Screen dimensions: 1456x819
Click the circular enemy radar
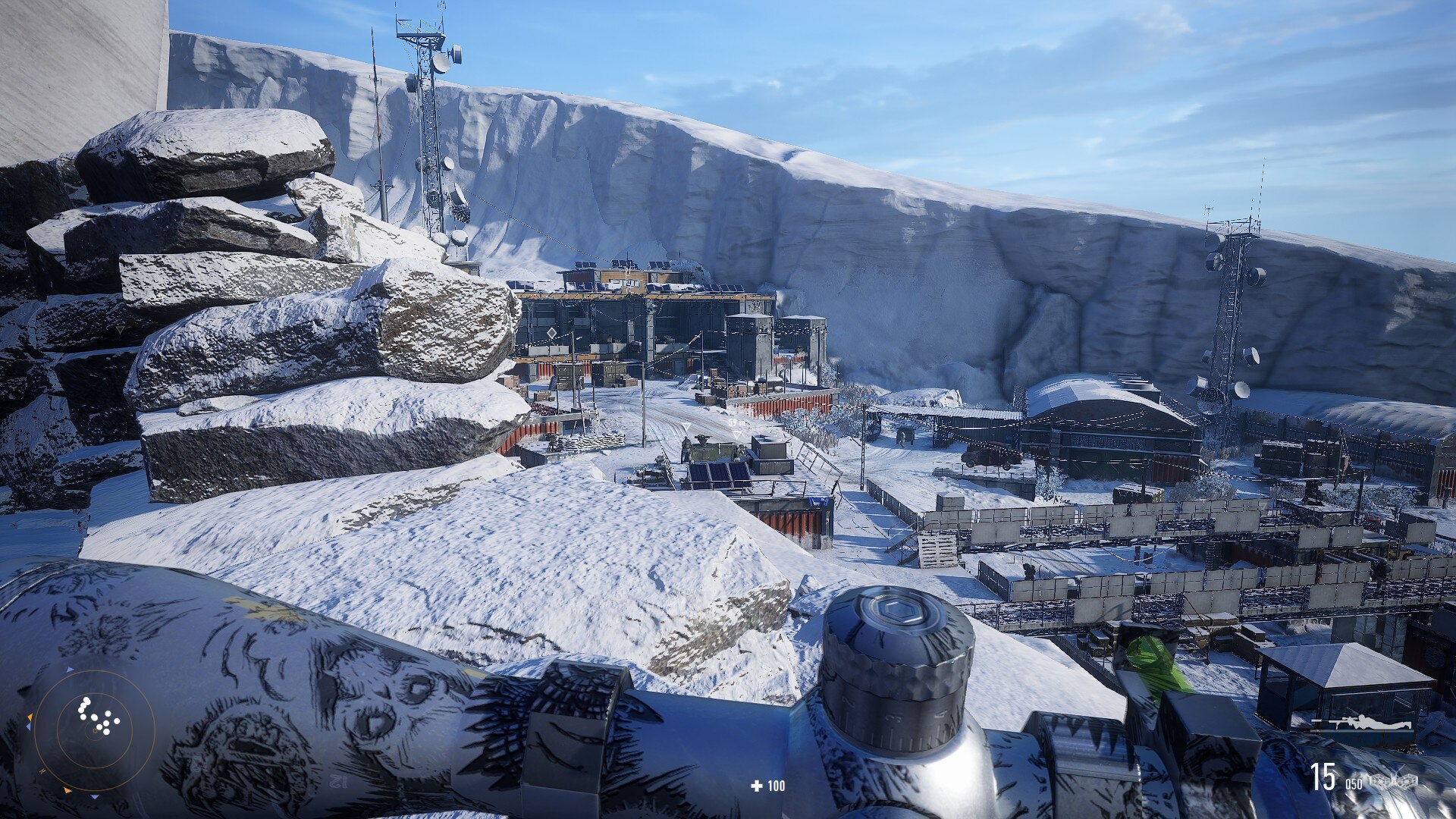(94, 730)
